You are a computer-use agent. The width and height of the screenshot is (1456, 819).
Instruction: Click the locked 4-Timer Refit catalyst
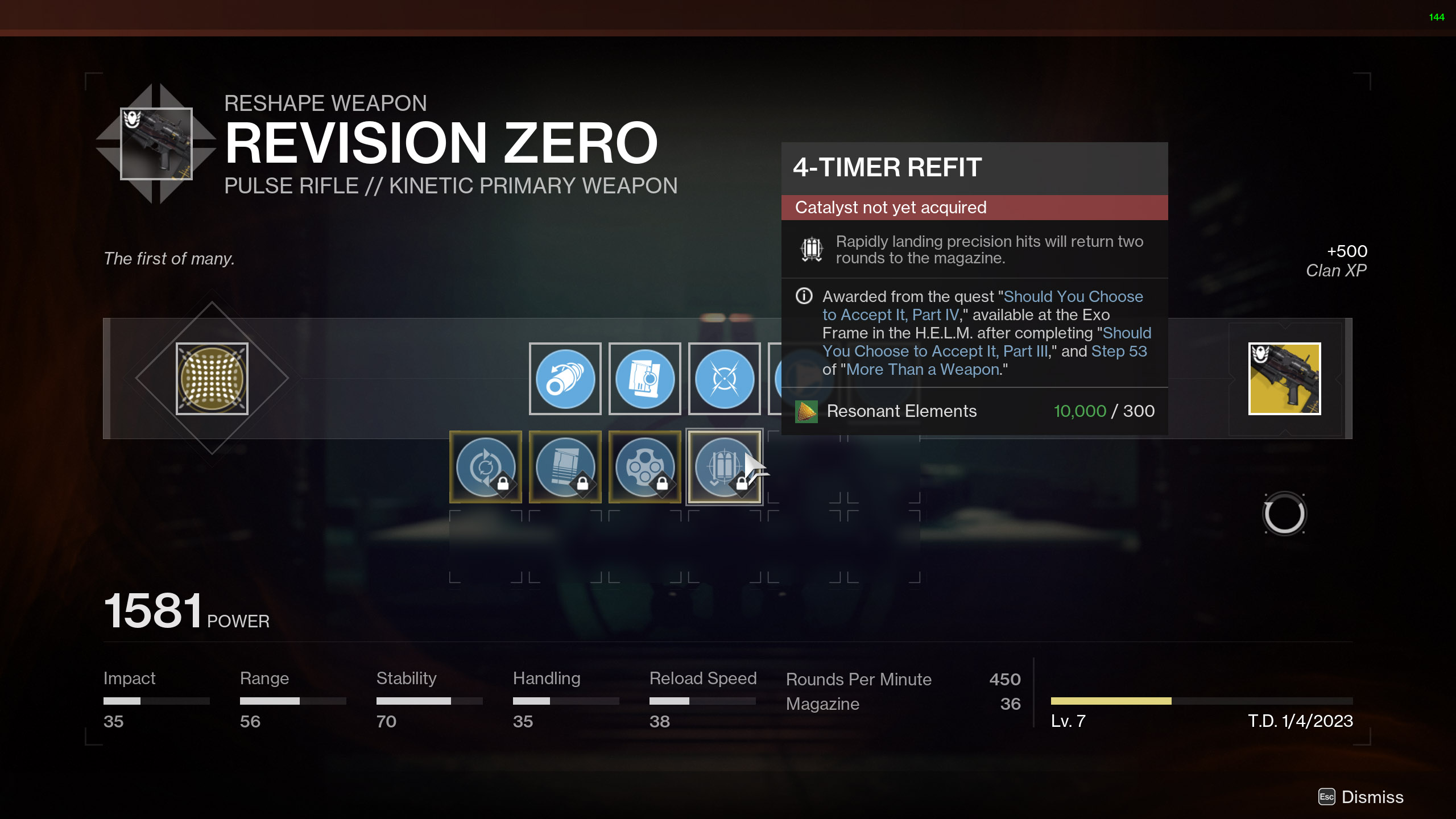723,467
